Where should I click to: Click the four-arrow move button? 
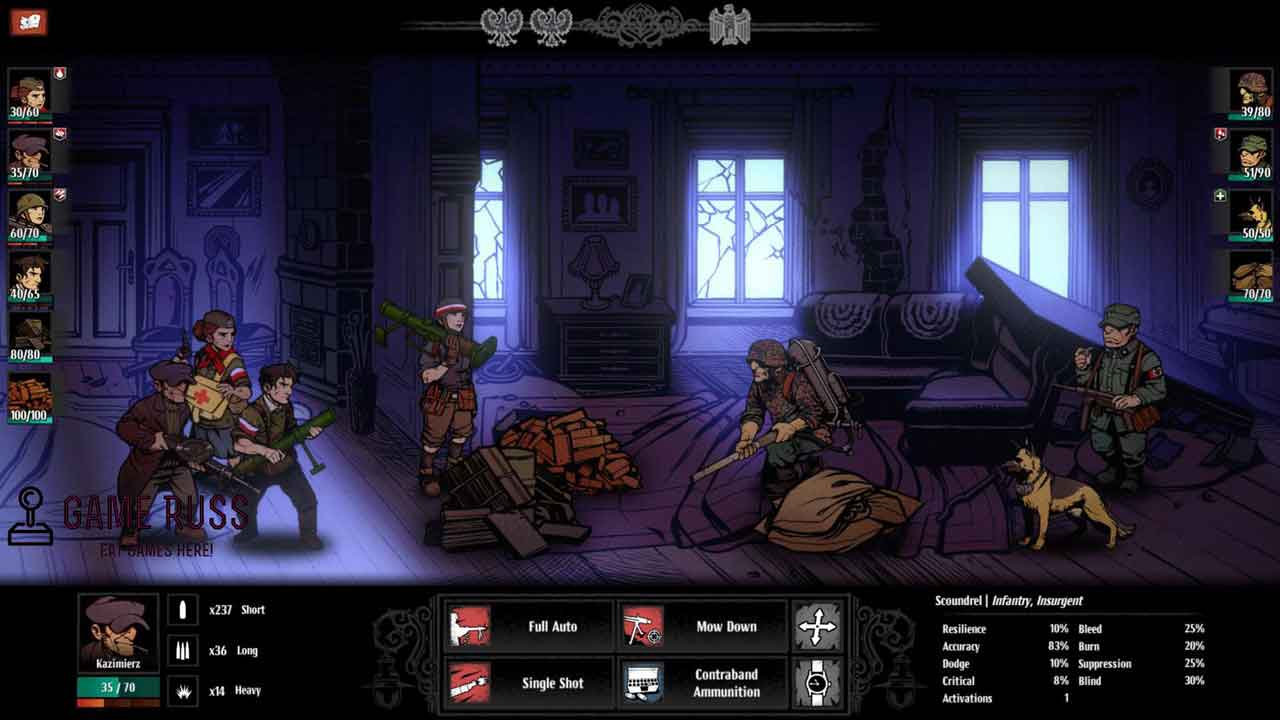coord(817,627)
